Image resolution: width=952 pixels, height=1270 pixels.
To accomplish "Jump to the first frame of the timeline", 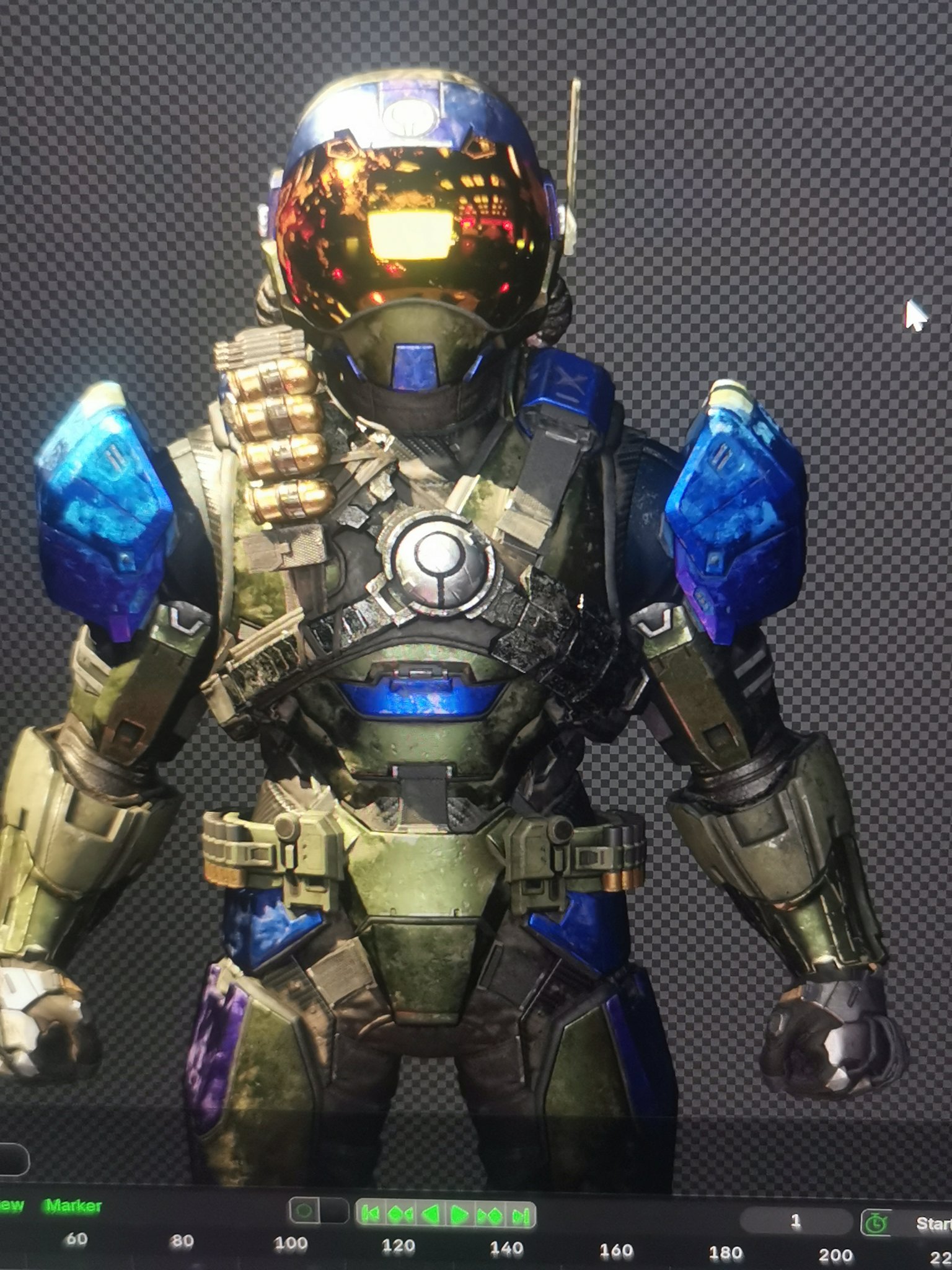I will click(x=370, y=1214).
